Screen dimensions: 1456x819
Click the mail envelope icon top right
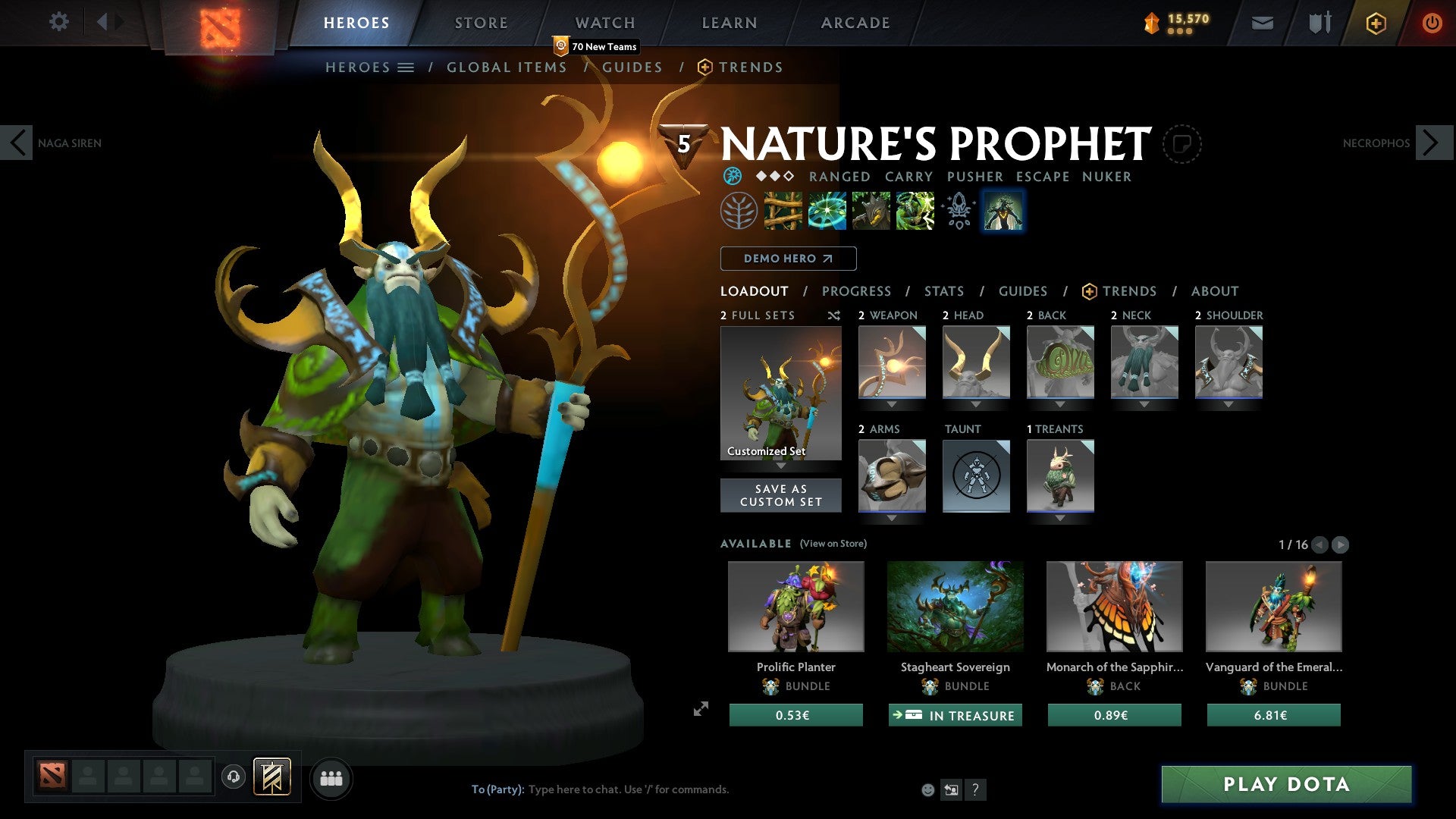click(1263, 22)
